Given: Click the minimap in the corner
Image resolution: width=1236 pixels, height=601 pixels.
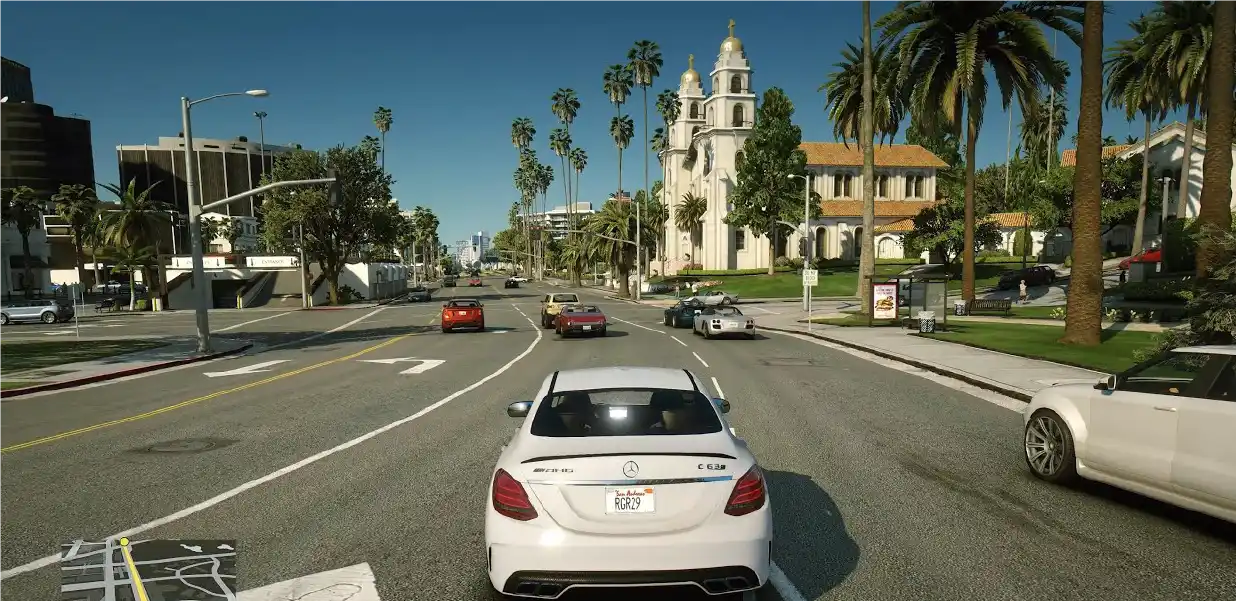Looking at the screenshot, I should point(148,569).
